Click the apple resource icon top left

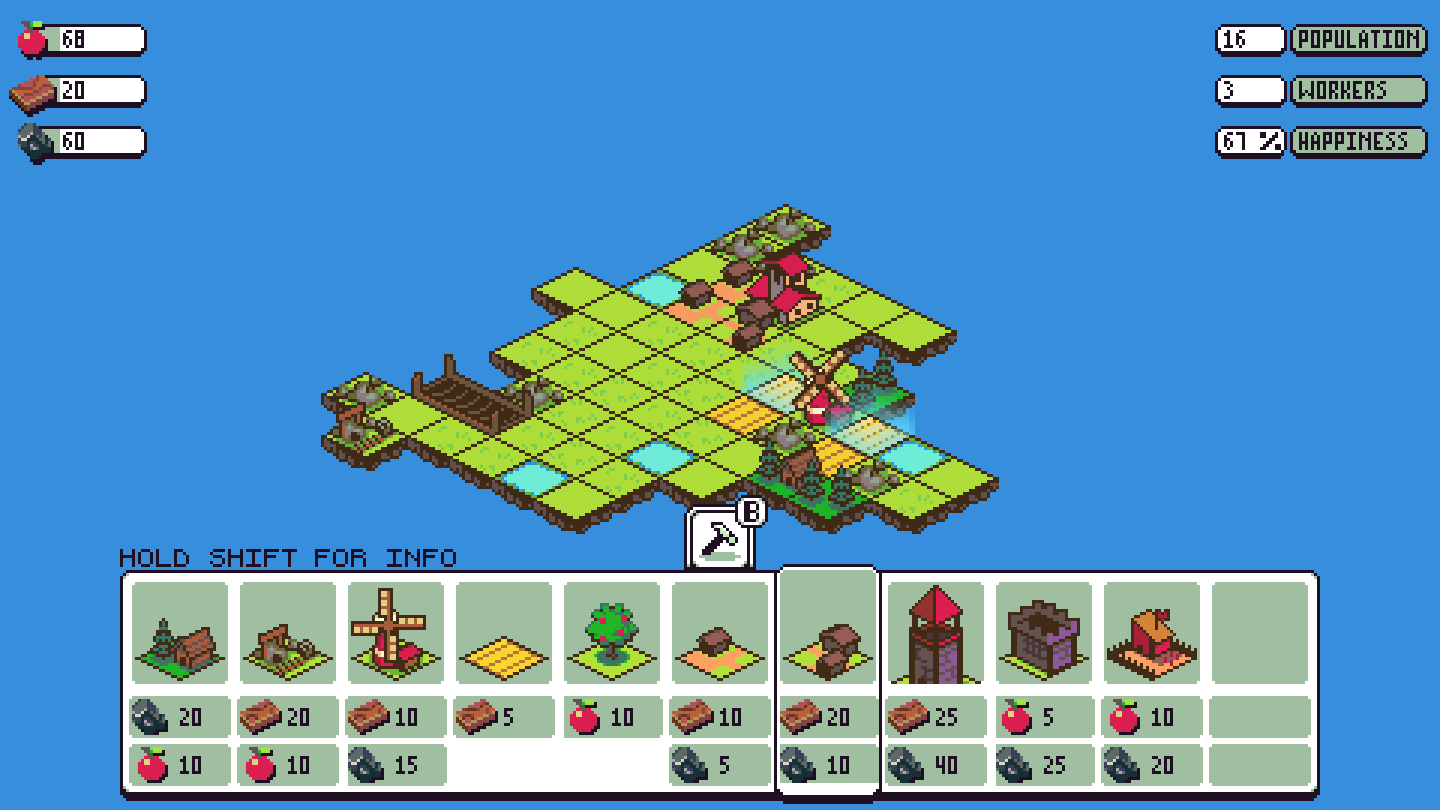point(30,38)
